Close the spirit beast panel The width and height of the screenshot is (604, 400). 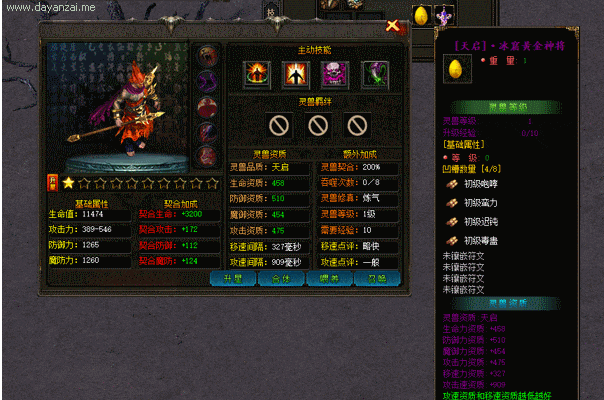tap(392, 28)
